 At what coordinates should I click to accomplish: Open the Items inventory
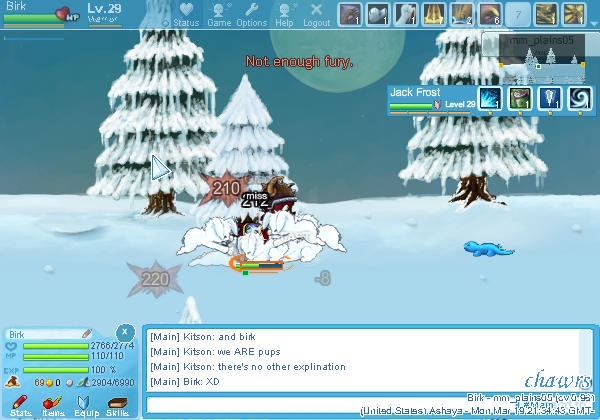point(53,402)
